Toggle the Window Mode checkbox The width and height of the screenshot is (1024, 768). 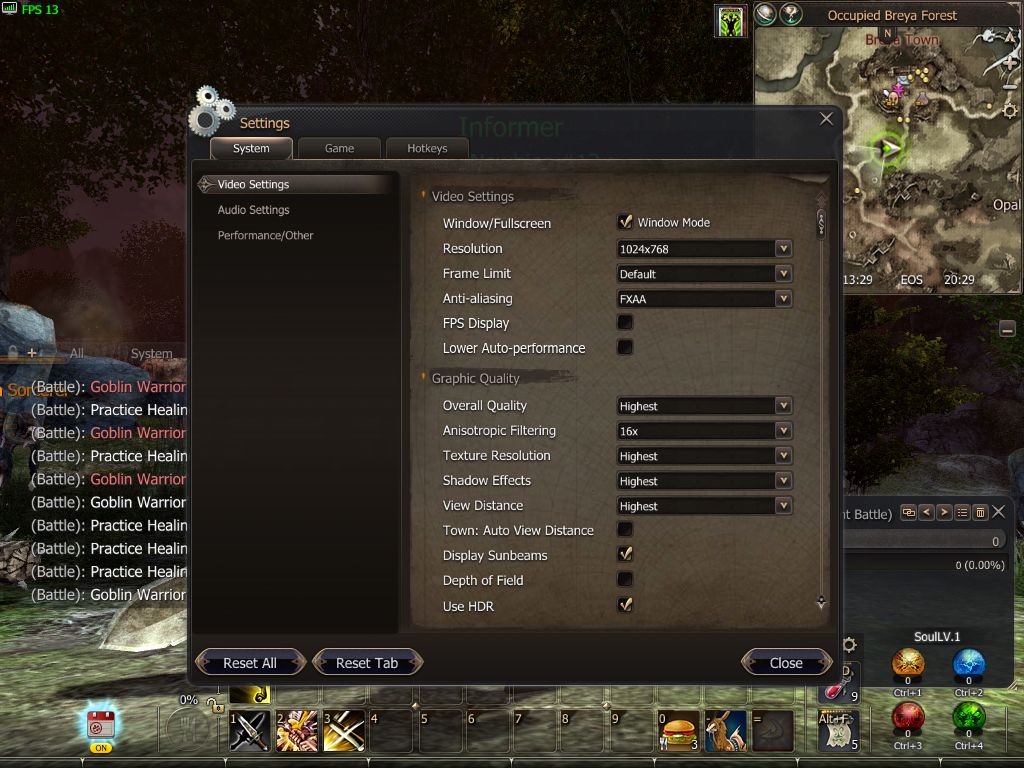(625, 222)
